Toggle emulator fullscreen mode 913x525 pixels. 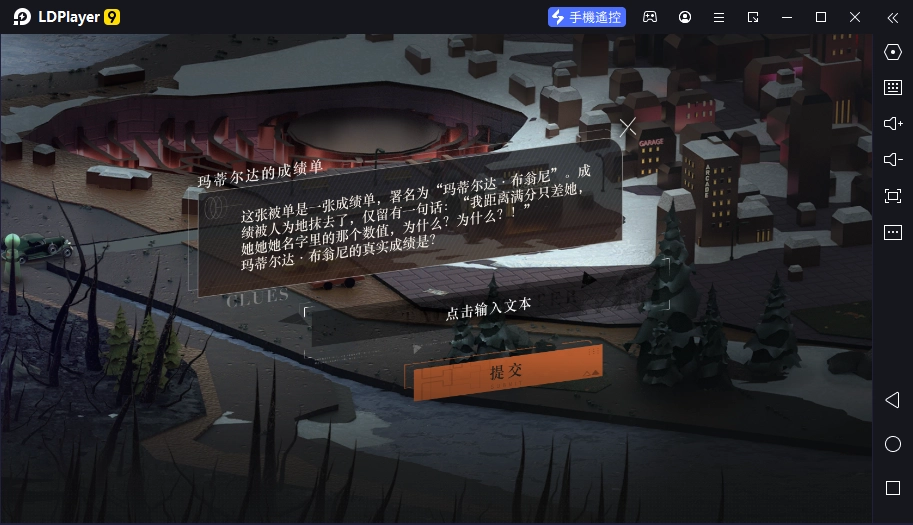pos(893,196)
